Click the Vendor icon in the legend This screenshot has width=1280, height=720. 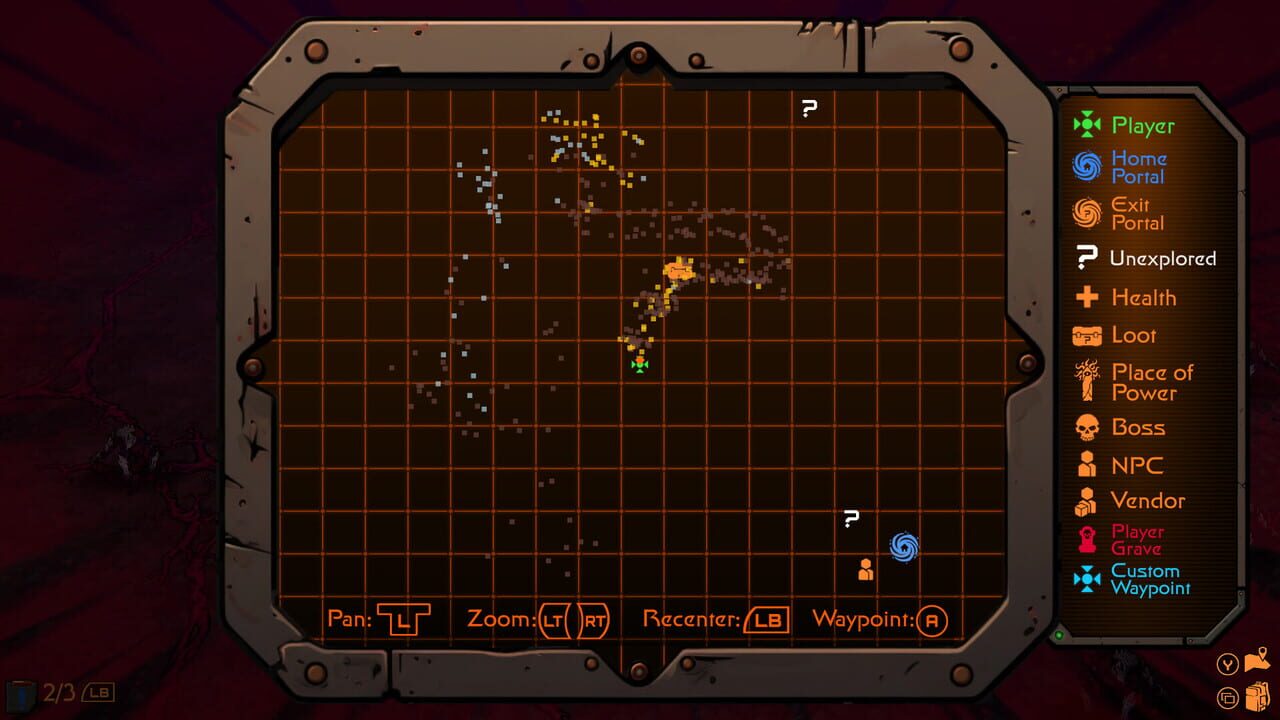point(1087,500)
